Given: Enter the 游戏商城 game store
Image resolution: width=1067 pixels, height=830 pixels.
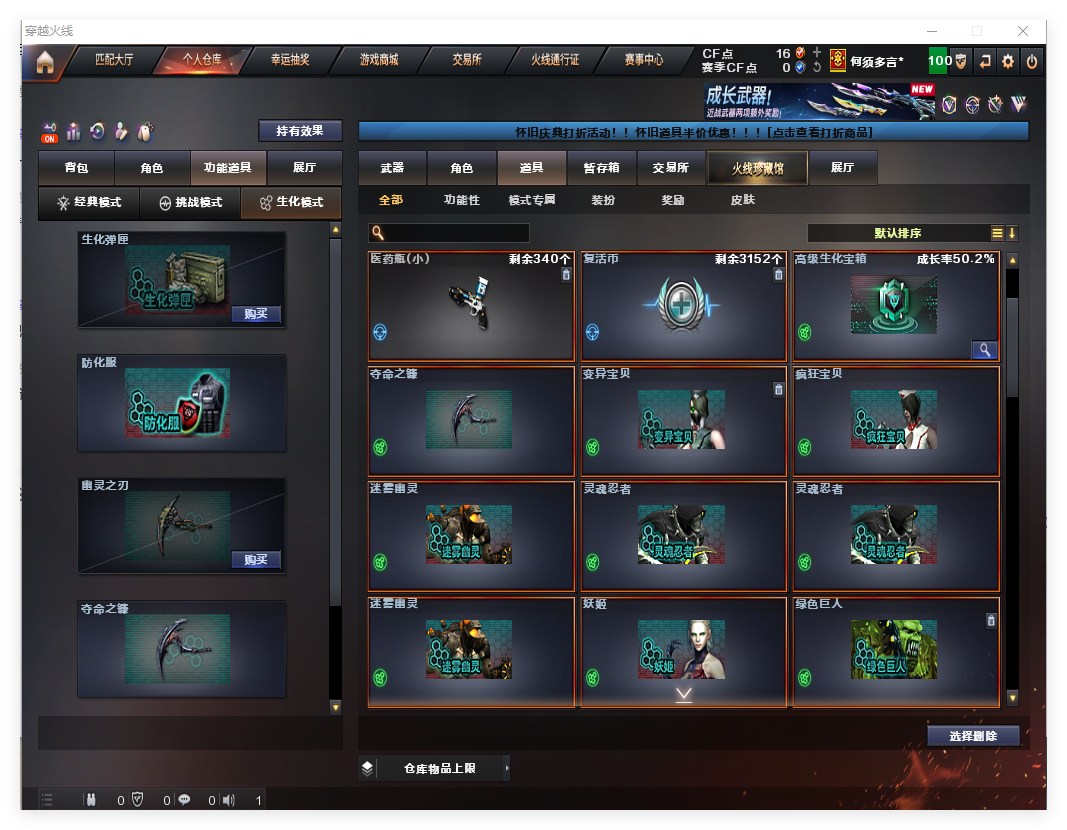Looking at the screenshot, I should (379, 60).
